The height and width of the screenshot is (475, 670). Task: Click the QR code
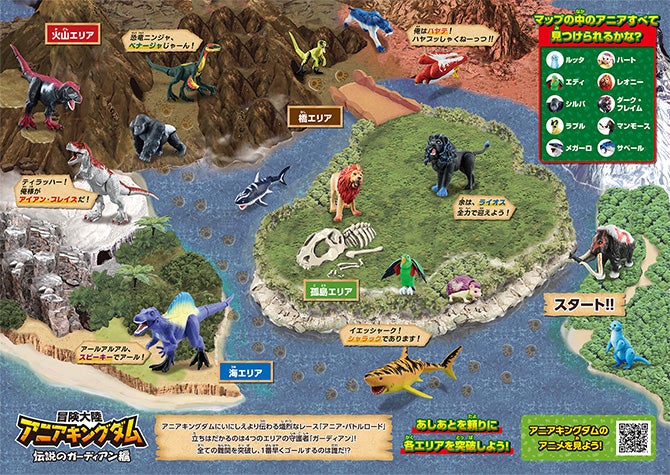pos(632,436)
